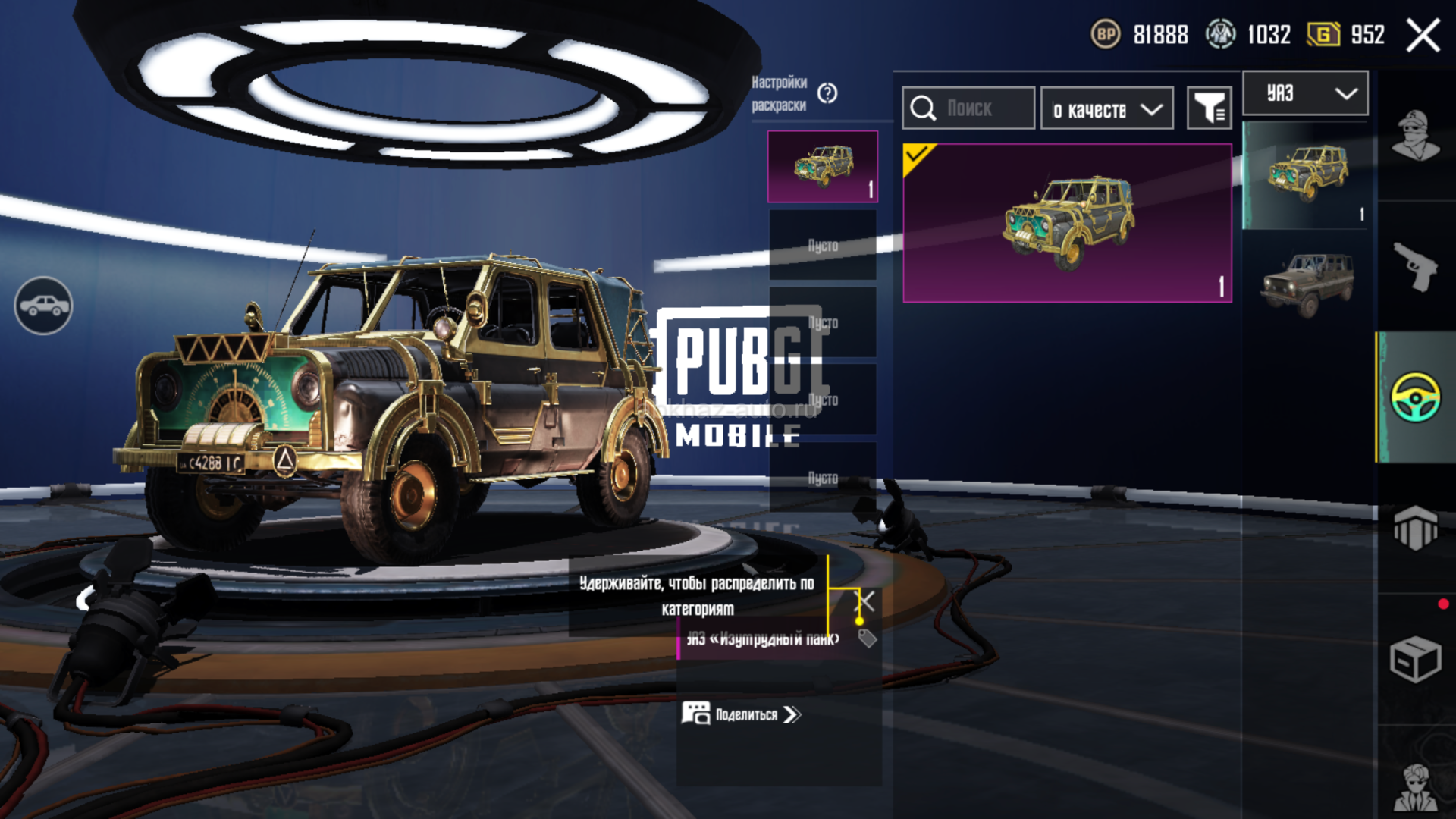Open the crate box category
1456x819 pixels.
[x=1415, y=658]
